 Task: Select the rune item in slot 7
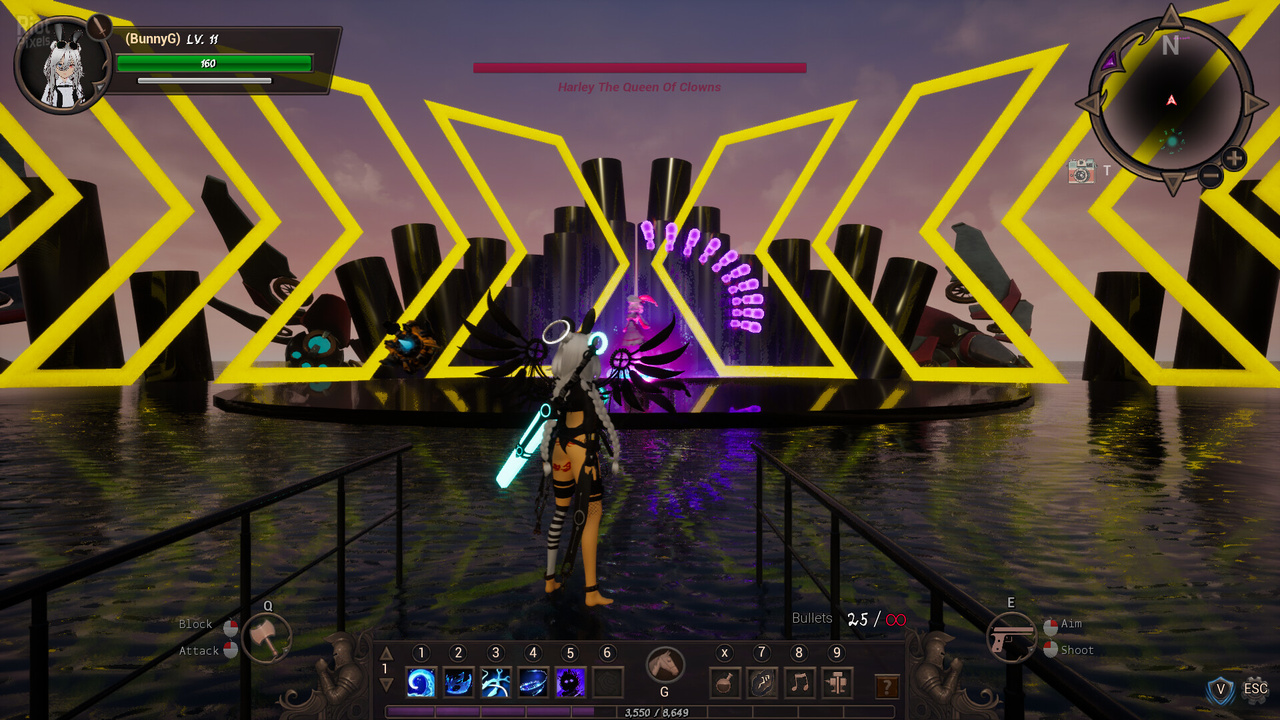point(762,683)
